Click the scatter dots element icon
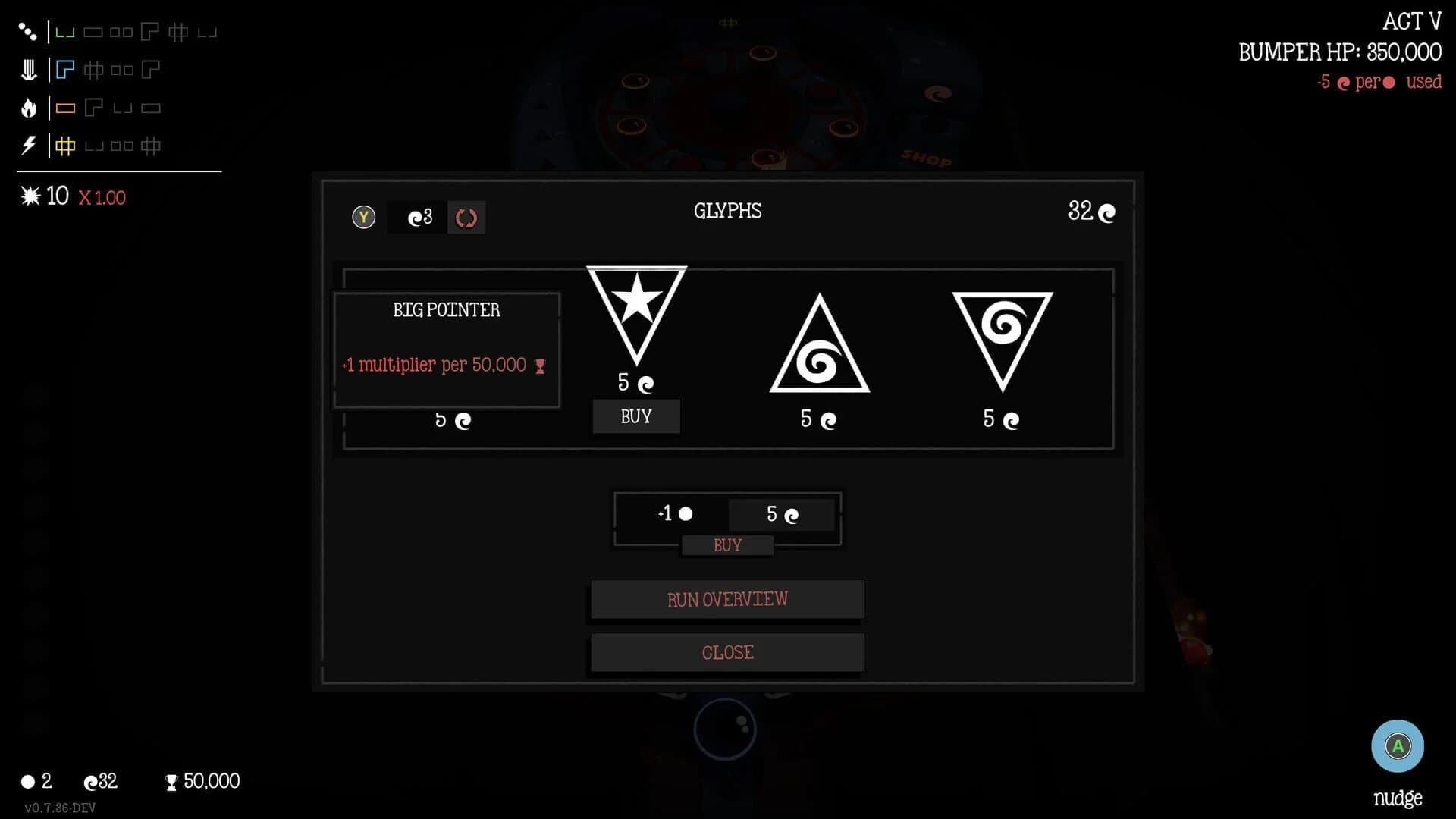1456x819 pixels. point(28,31)
